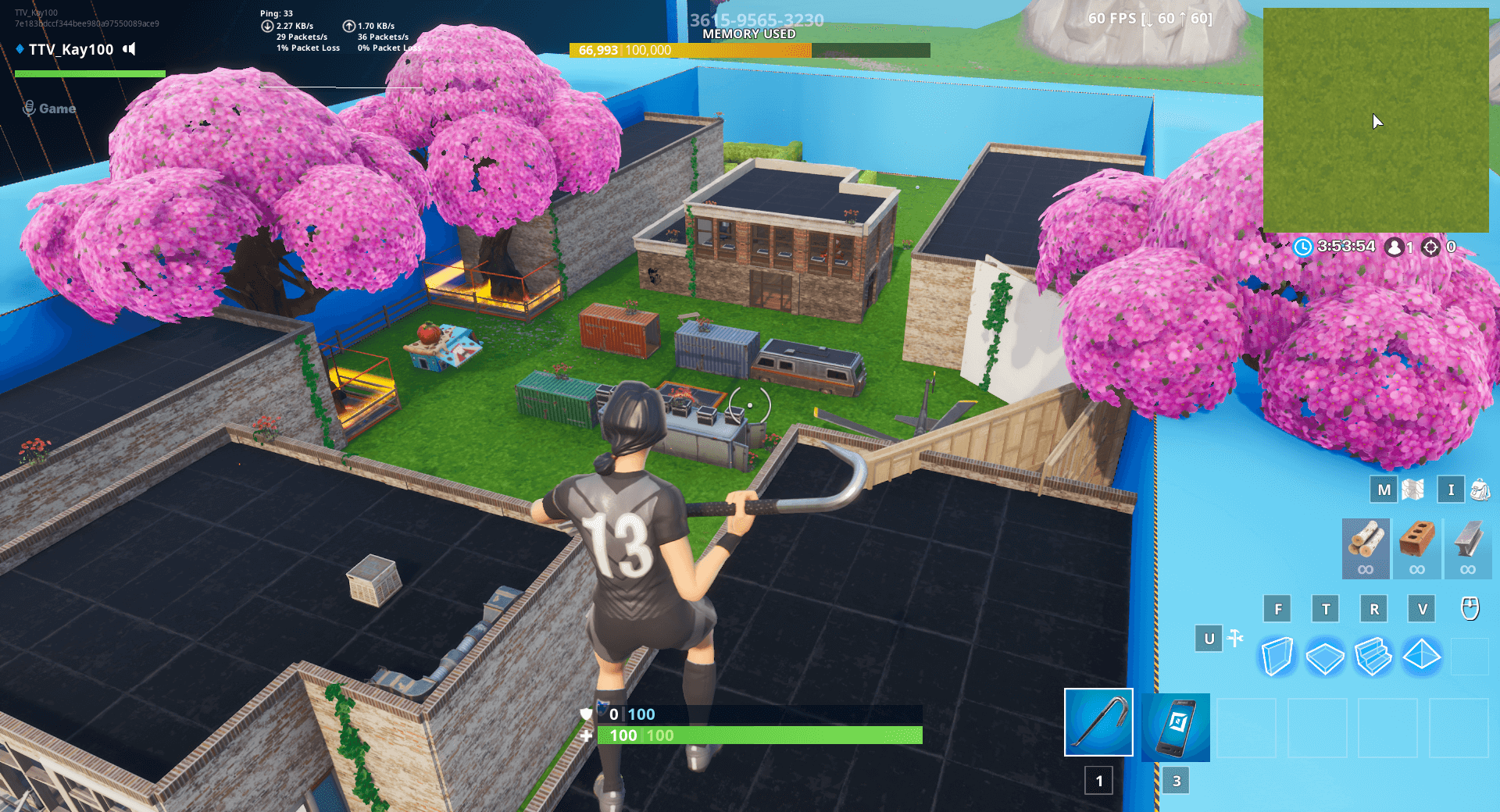Select the wall build piece icon
This screenshot has height=812, width=1500.
(1278, 656)
